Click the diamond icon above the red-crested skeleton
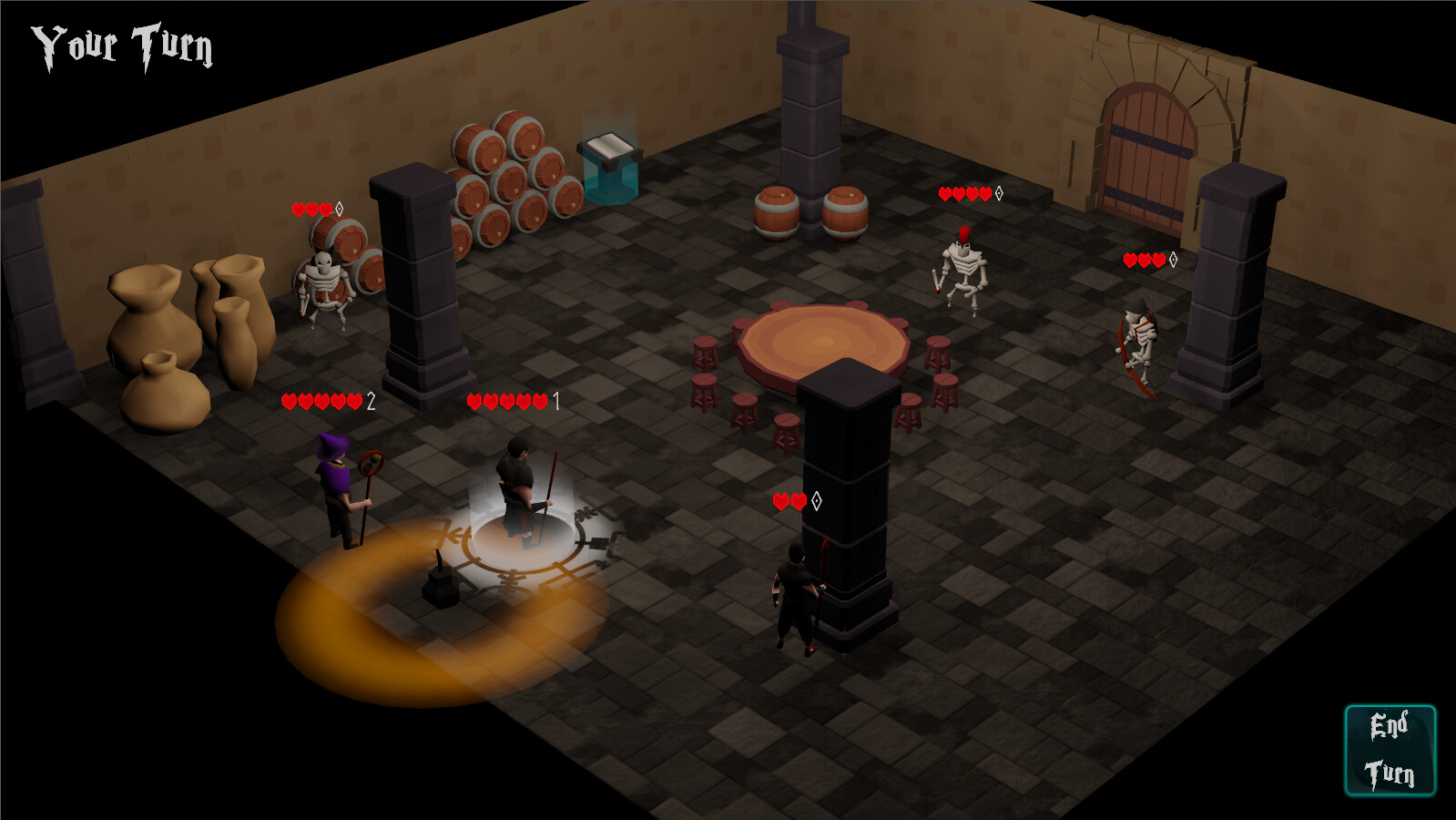The height and width of the screenshot is (820, 1456). click(x=999, y=193)
